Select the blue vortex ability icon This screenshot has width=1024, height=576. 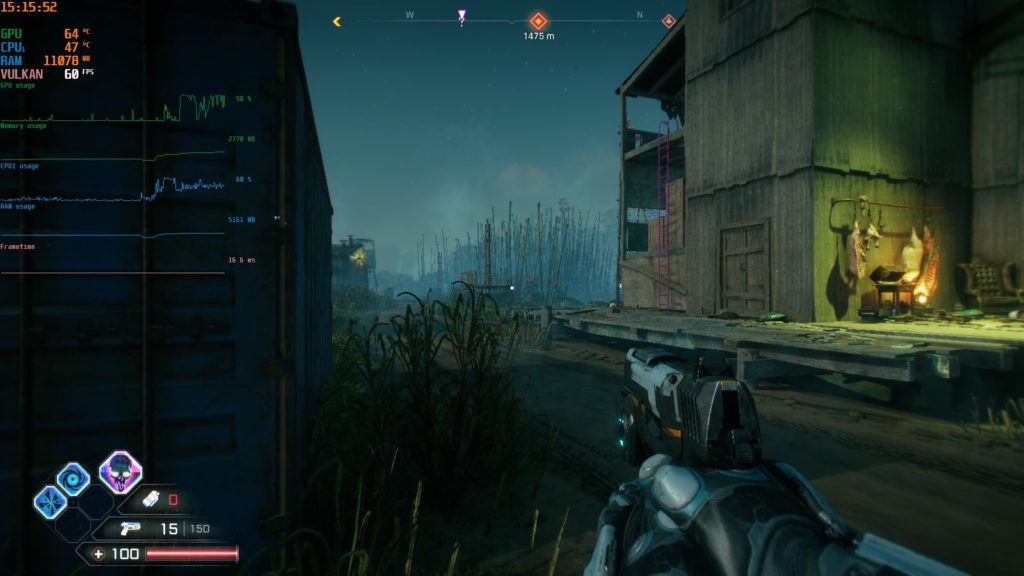pos(73,479)
